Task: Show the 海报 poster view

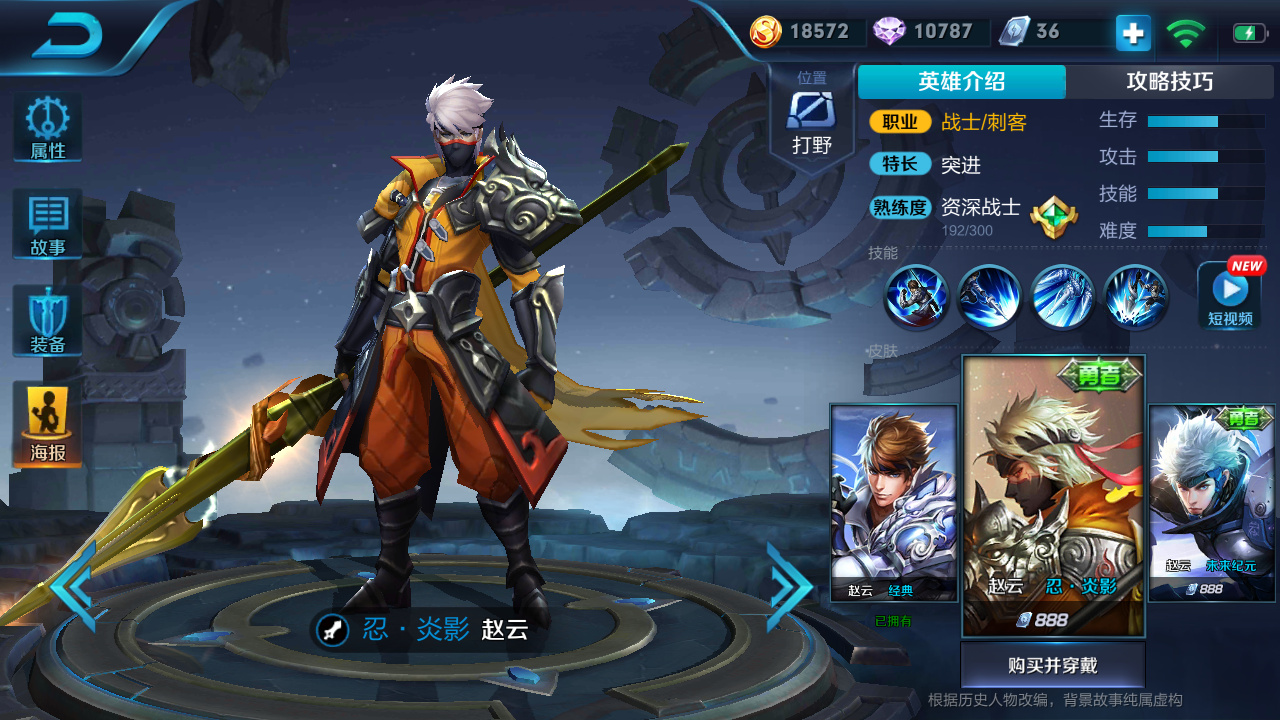Action: pyautogui.click(x=47, y=424)
